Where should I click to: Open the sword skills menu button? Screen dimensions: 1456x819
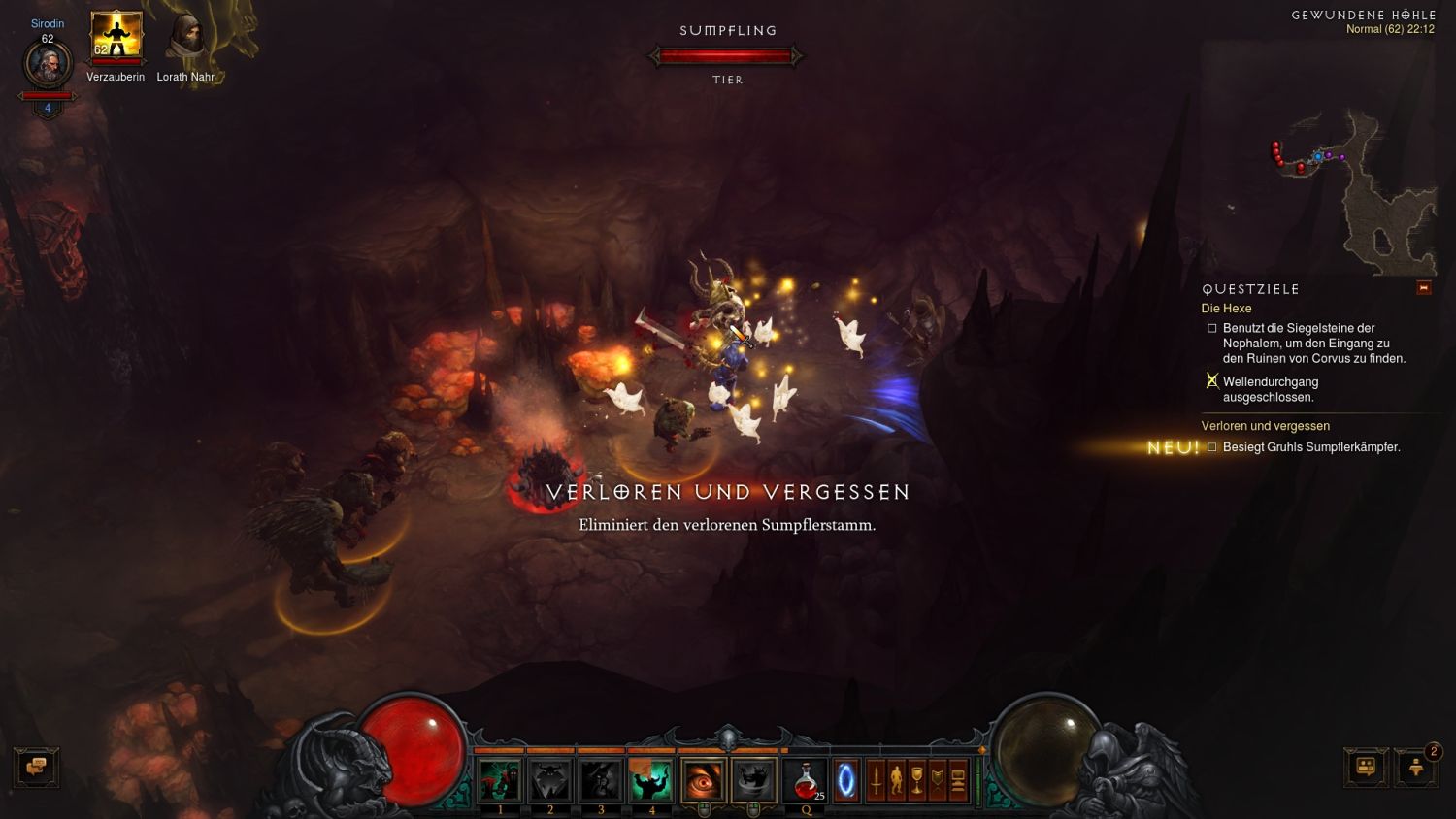876,780
